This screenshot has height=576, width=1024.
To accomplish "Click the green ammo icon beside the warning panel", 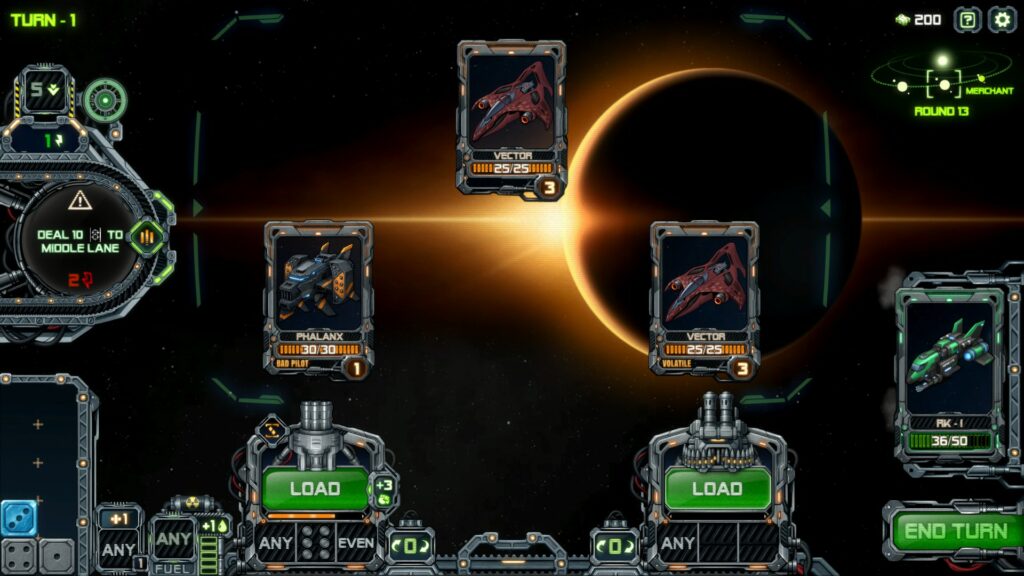I will (147, 236).
